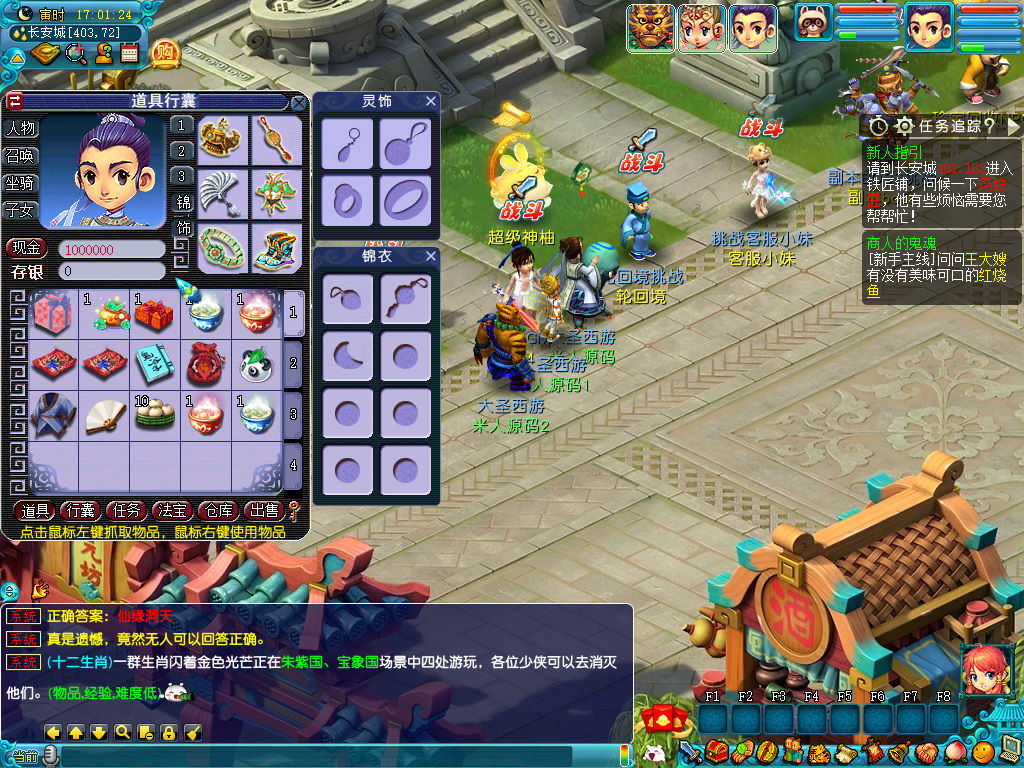Viewport: 1024px width, 768px height.
Task: Switch to the 任务 quest items tab
Action: [x=127, y=510]
